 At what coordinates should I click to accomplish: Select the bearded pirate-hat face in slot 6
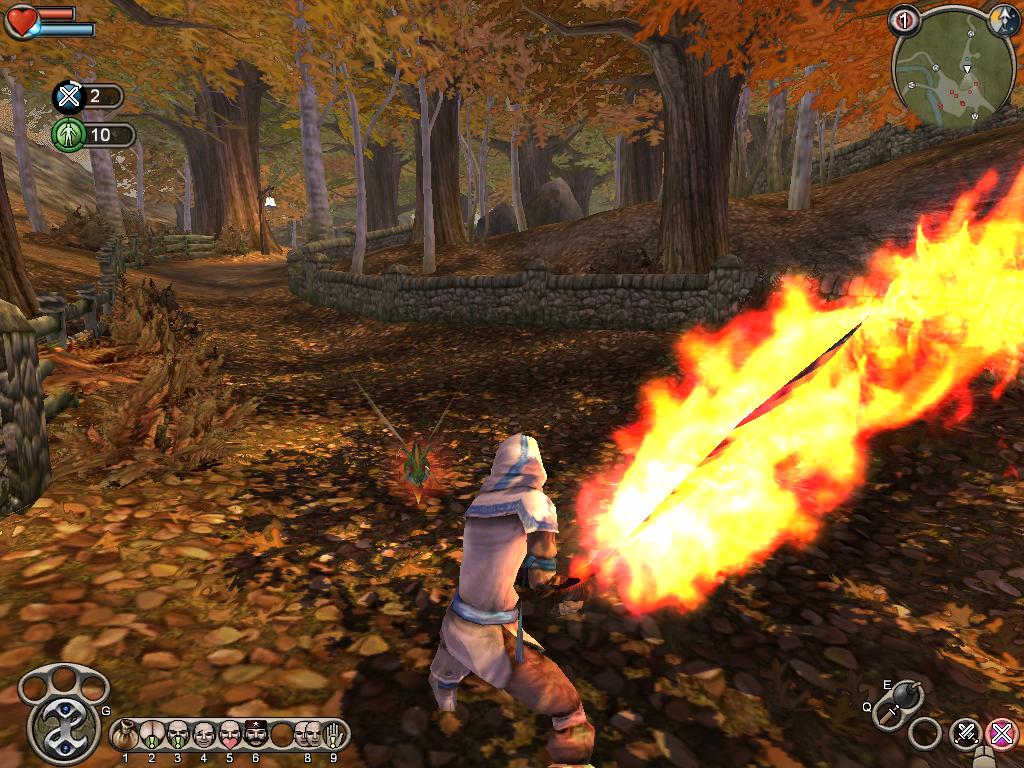pos(255,735)
